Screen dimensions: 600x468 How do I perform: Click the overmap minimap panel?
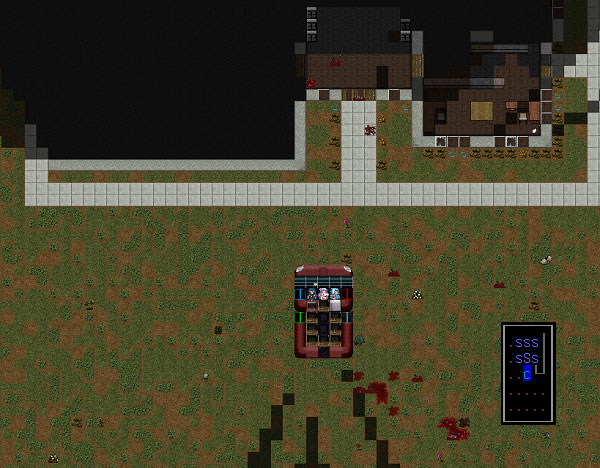(528, 373)
